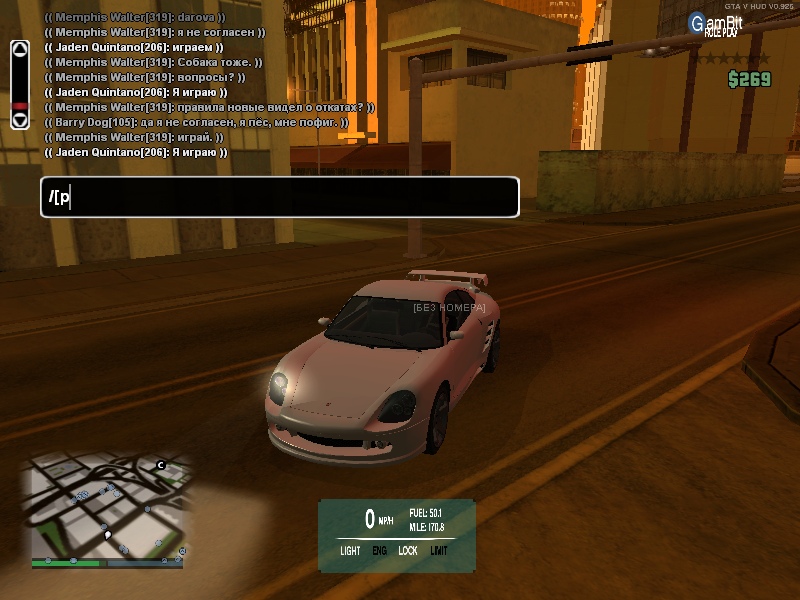The width and height of the screenshot is (800, 600).
Task: Click the chat scrollbar down arrow
Action: [19, 119]
